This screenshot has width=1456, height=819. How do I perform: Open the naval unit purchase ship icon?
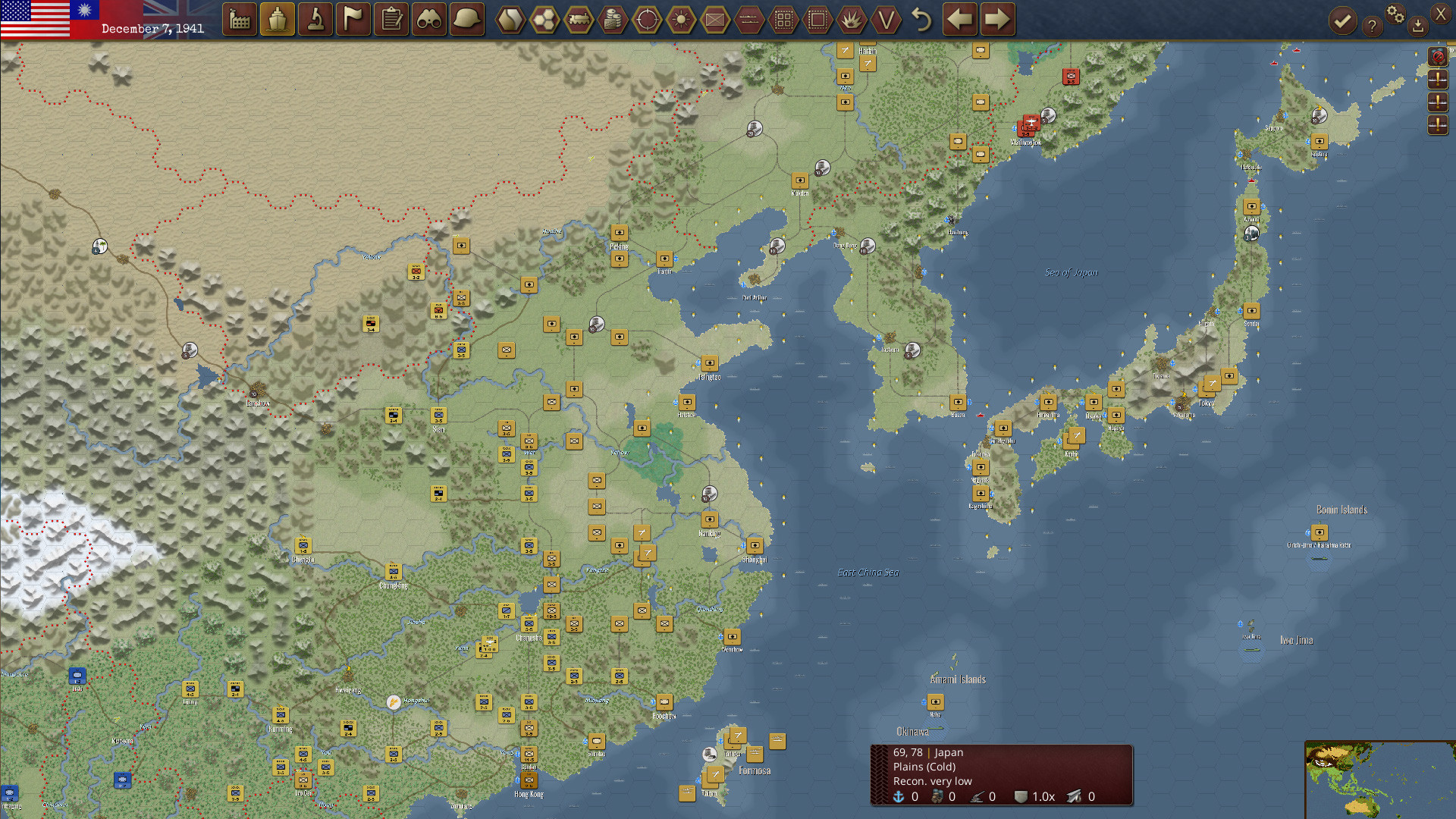coord(278,20)
